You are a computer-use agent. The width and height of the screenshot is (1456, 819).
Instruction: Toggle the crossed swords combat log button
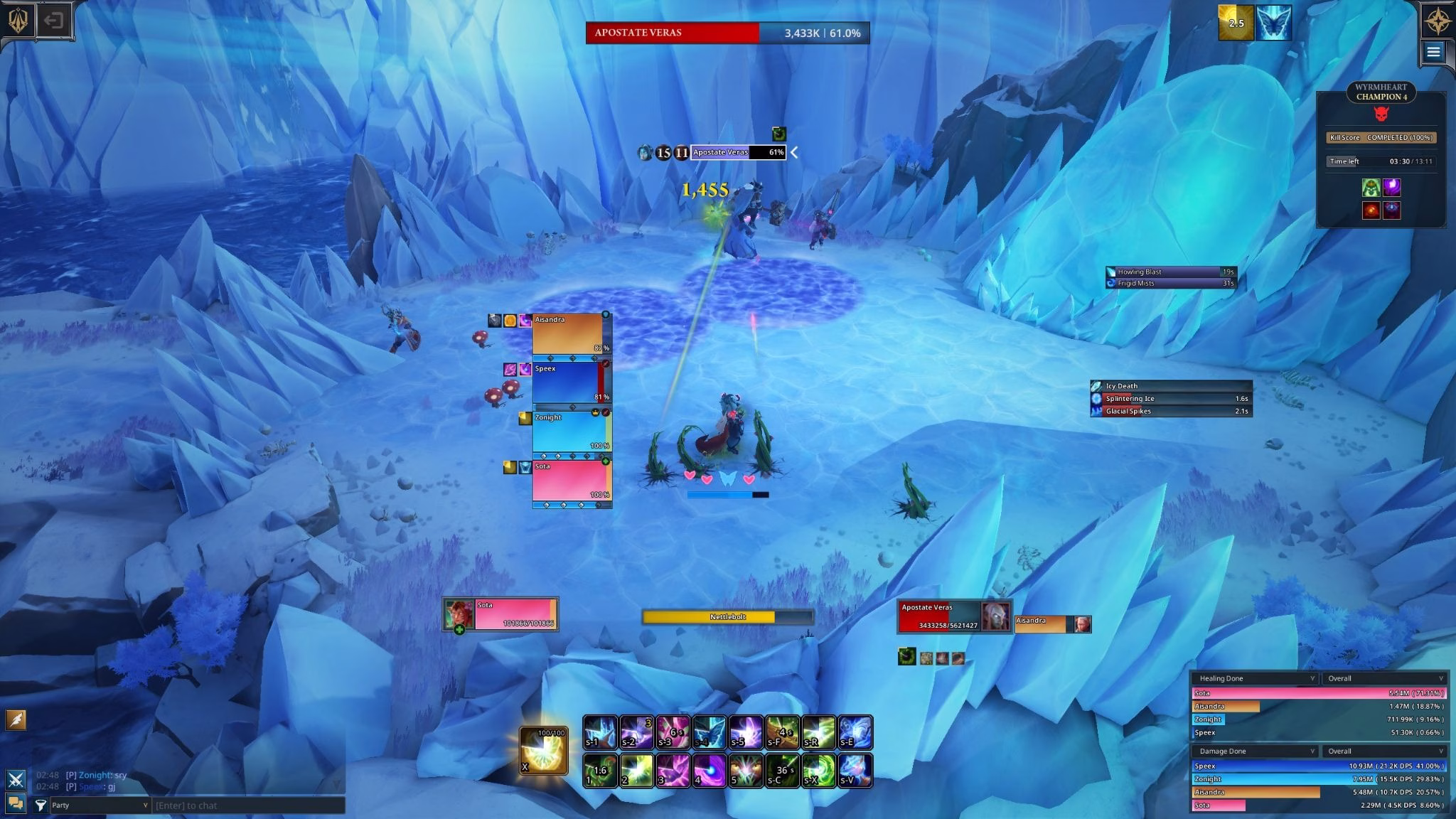tap(16, 779)
